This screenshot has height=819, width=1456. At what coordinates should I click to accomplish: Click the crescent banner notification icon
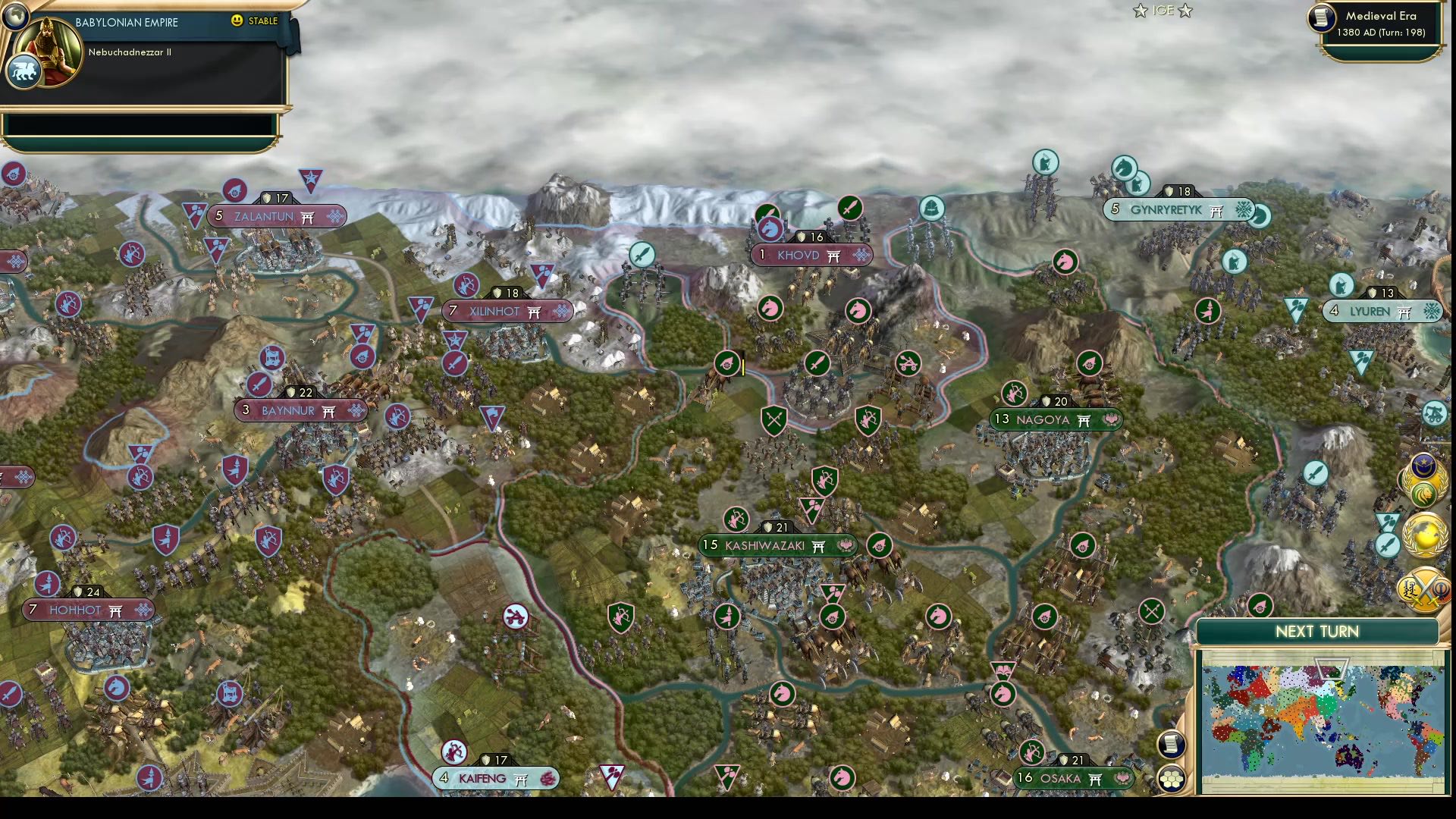click(x=1423, y=465)
